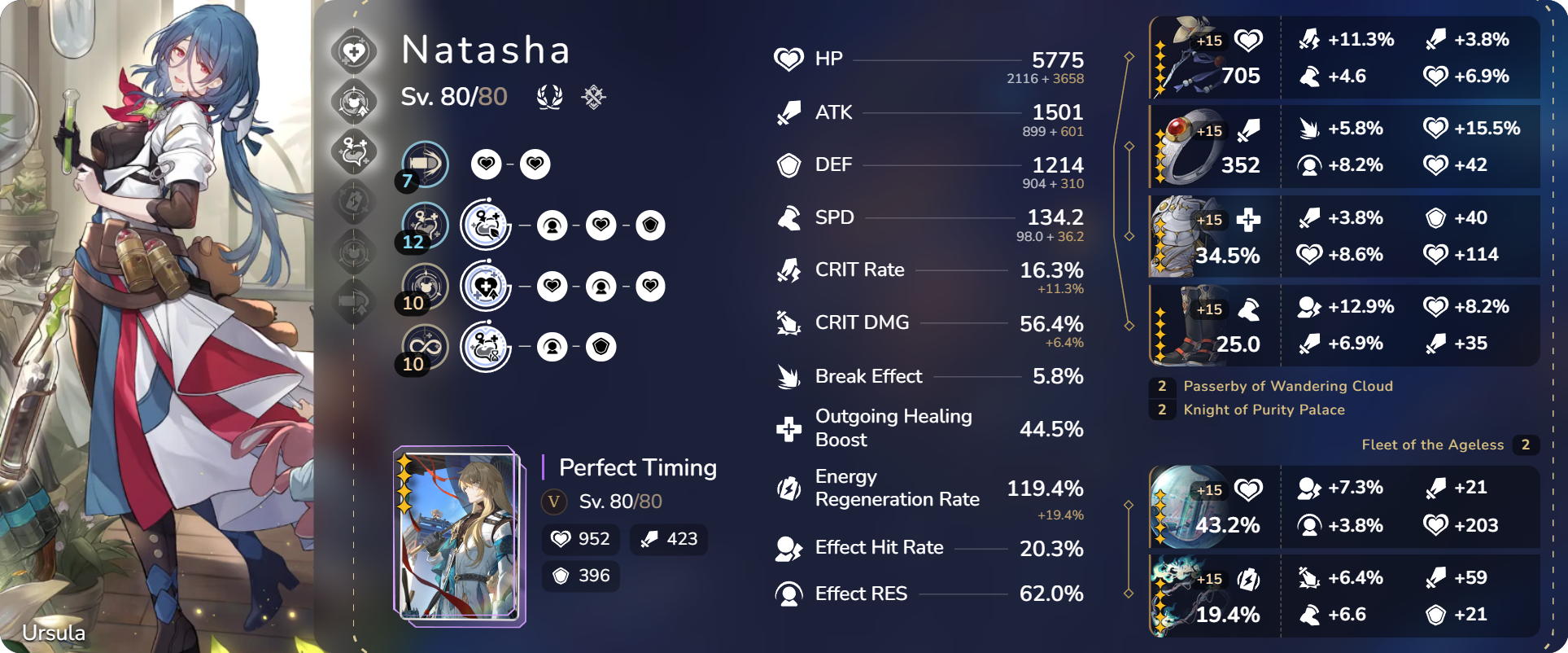Select the Outgoing Healing Boost cross icon
This screenshot has height=653, width=1568.
pyautogui.click(x=788, y=427)
